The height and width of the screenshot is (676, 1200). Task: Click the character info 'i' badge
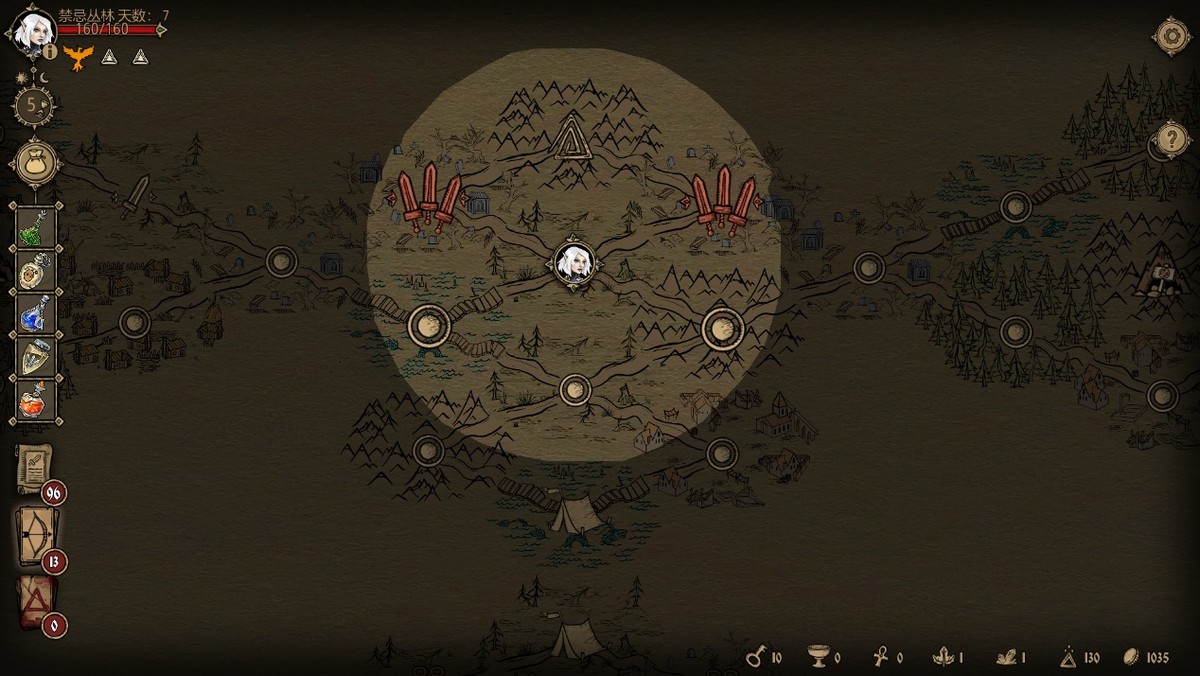pyautogui.click(x=50, y=52)
